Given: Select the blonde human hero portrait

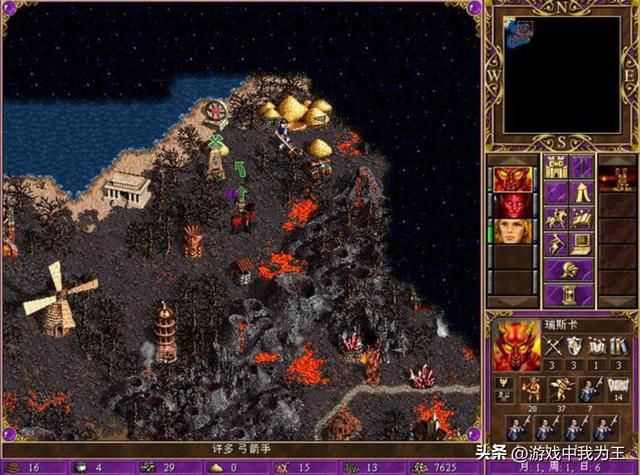Looking at the screenshot, I should pyautogui.click(x=512, y=231).
